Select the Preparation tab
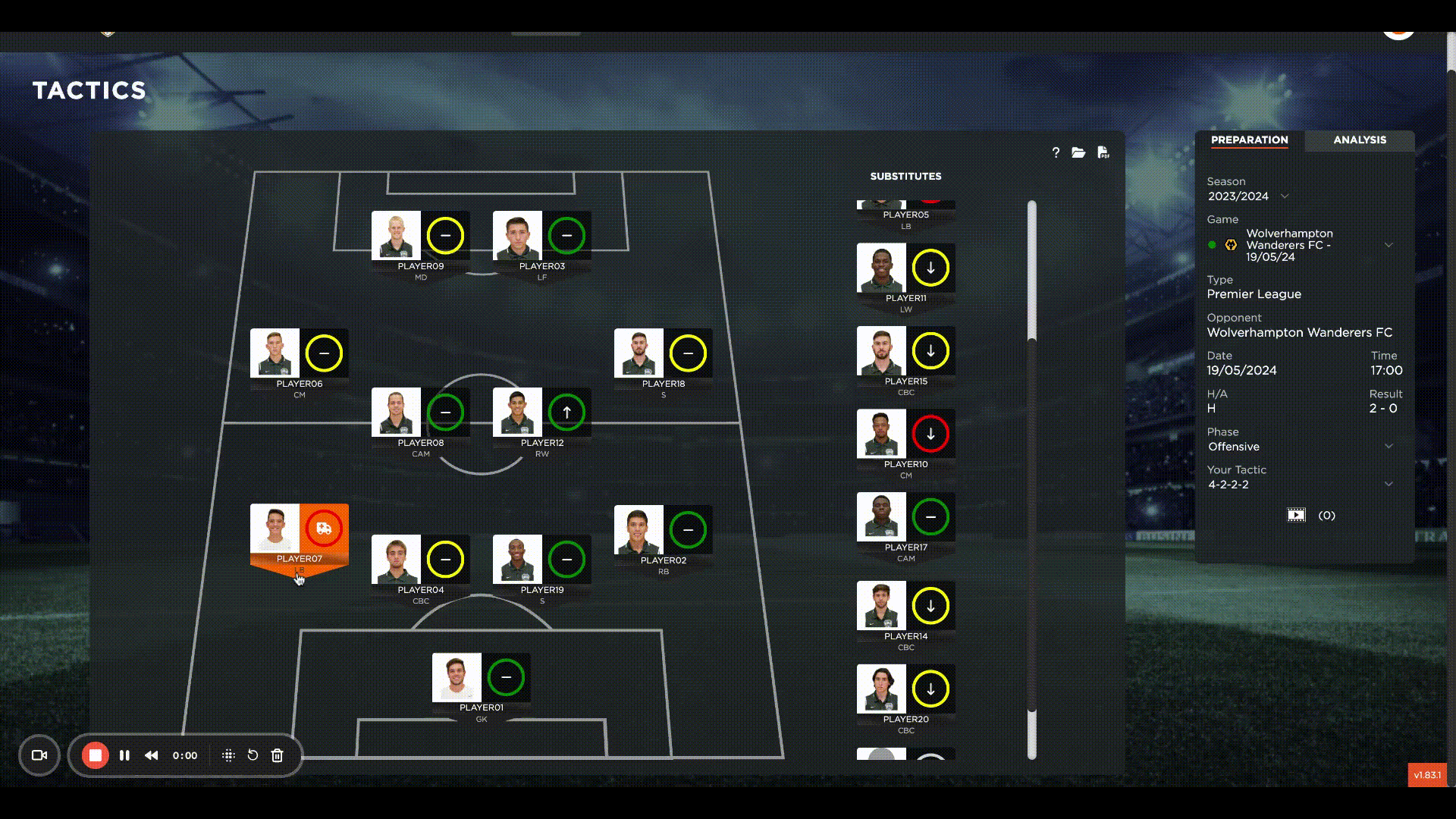This screenshot has height=819, width=1456. point(1249,140)
